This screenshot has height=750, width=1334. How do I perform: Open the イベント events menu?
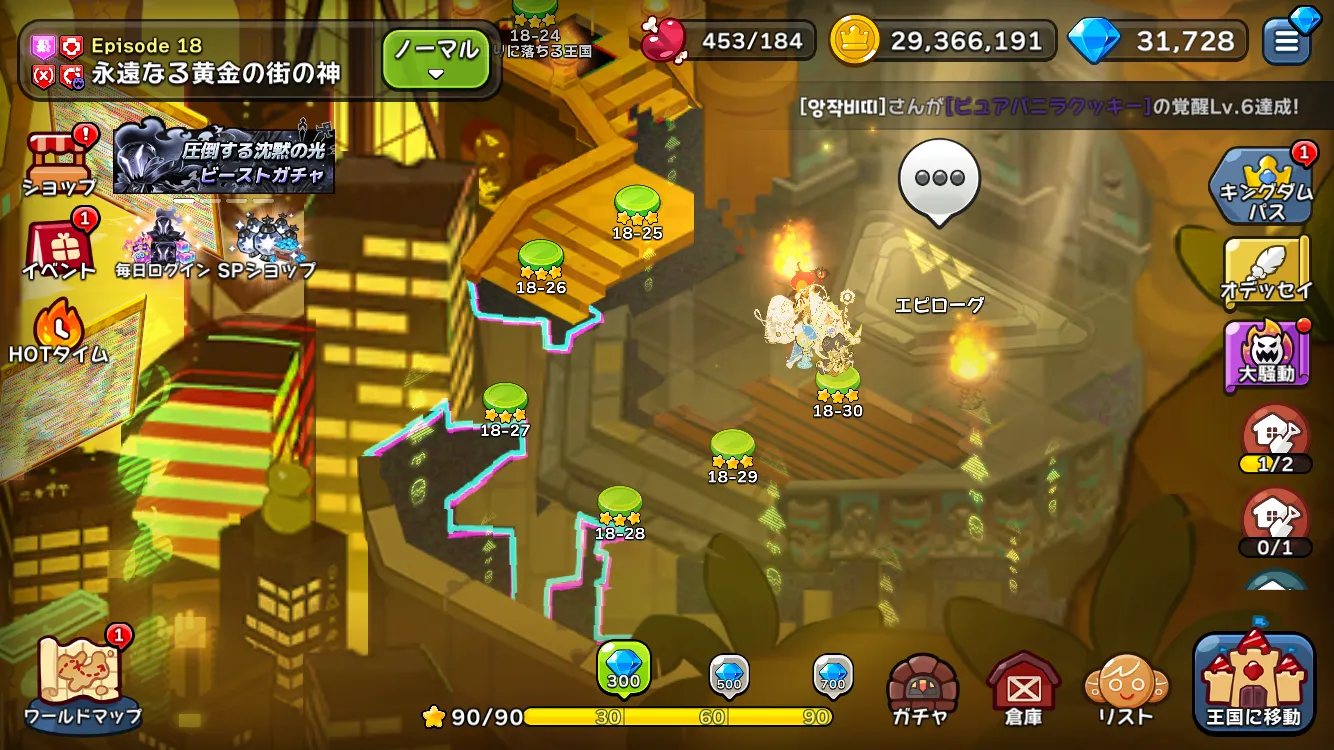[x=59, y=247]
